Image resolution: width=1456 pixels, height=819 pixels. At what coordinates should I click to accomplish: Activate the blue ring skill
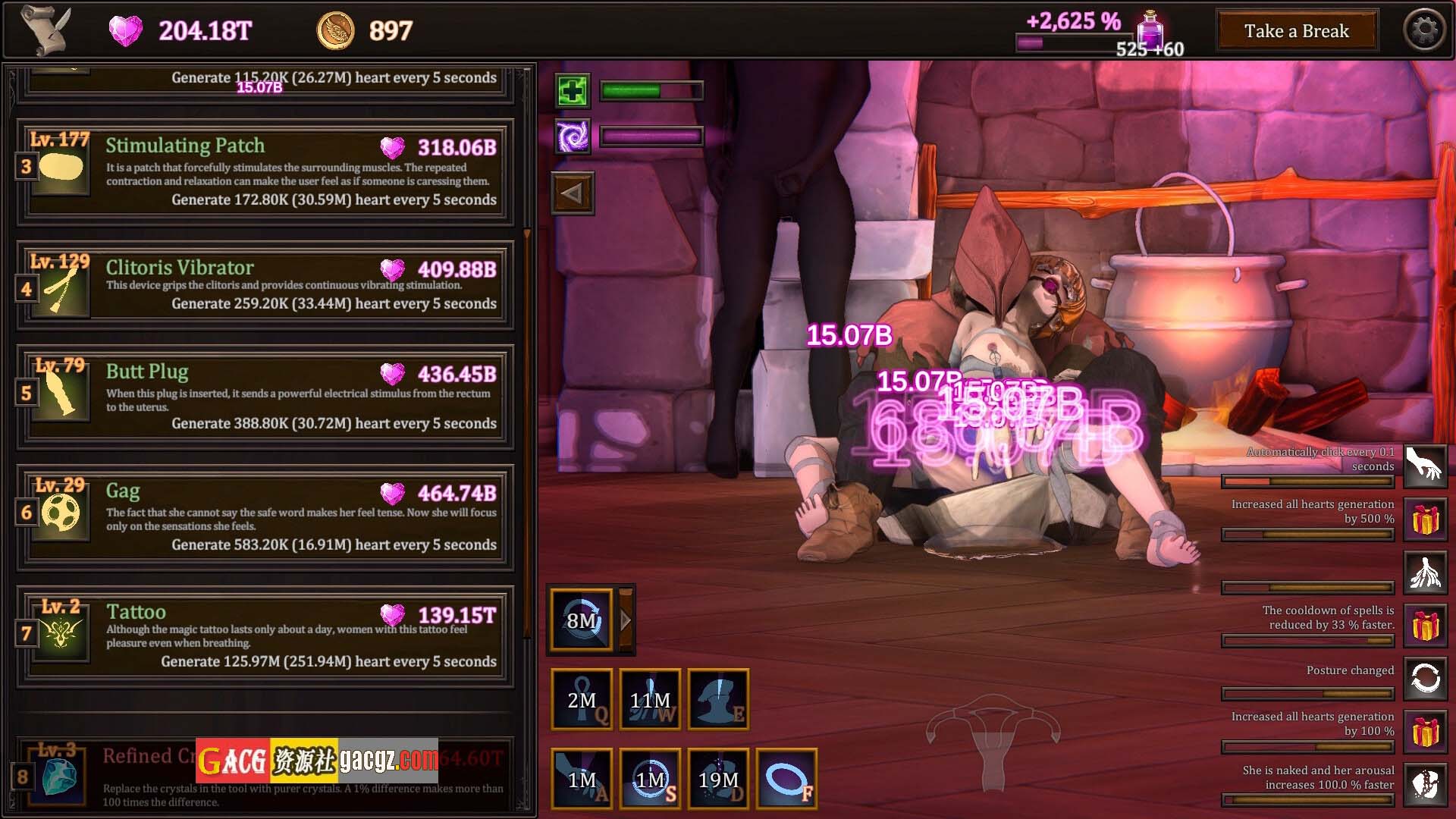[x=786, y=779]
